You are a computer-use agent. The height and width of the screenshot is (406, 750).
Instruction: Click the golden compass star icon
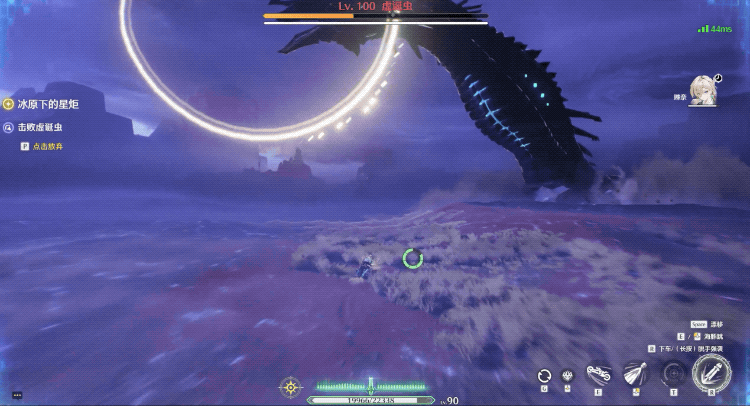(290, 386)
